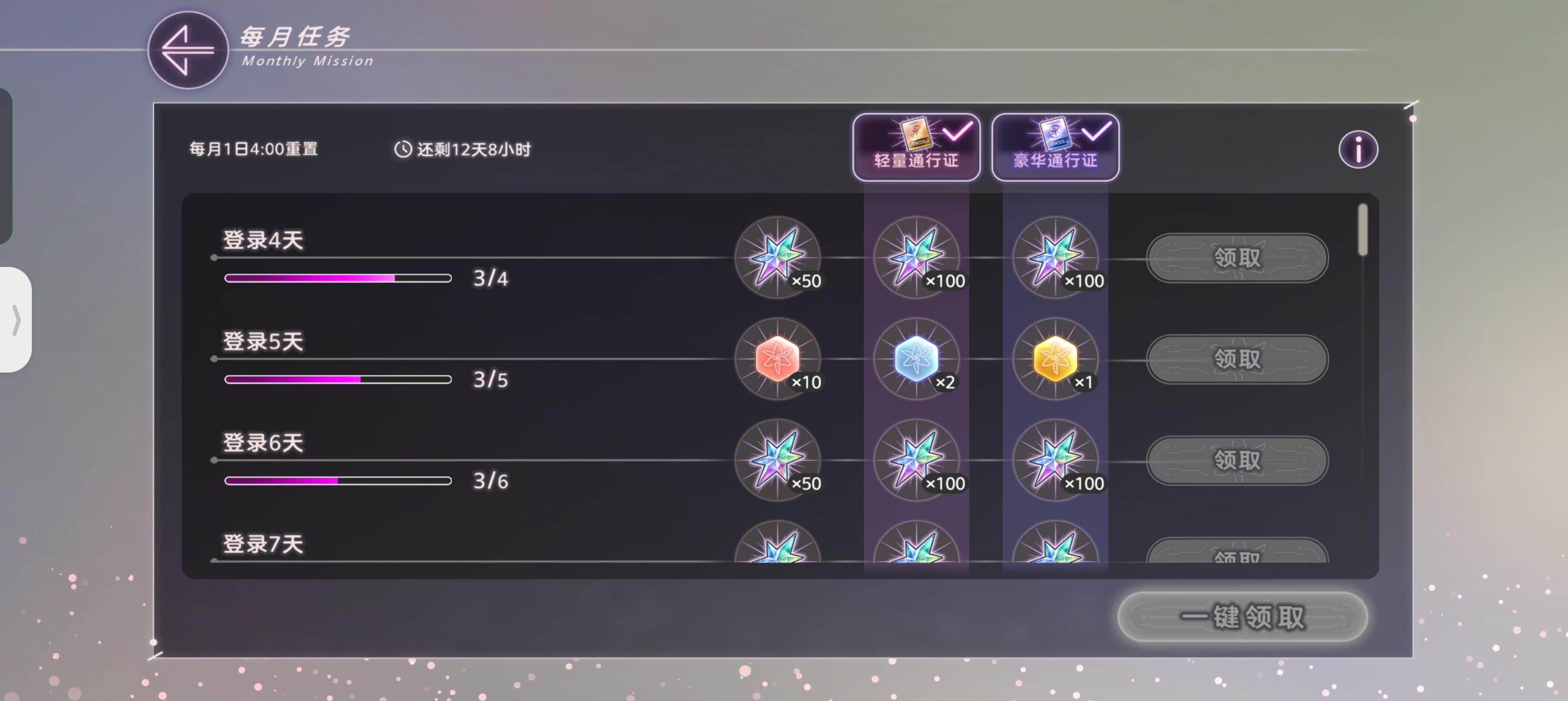This screenshot has width=1568, height=701.
Task: Click 领取 button for 登录4天 mission
Action: point(1238,258)
